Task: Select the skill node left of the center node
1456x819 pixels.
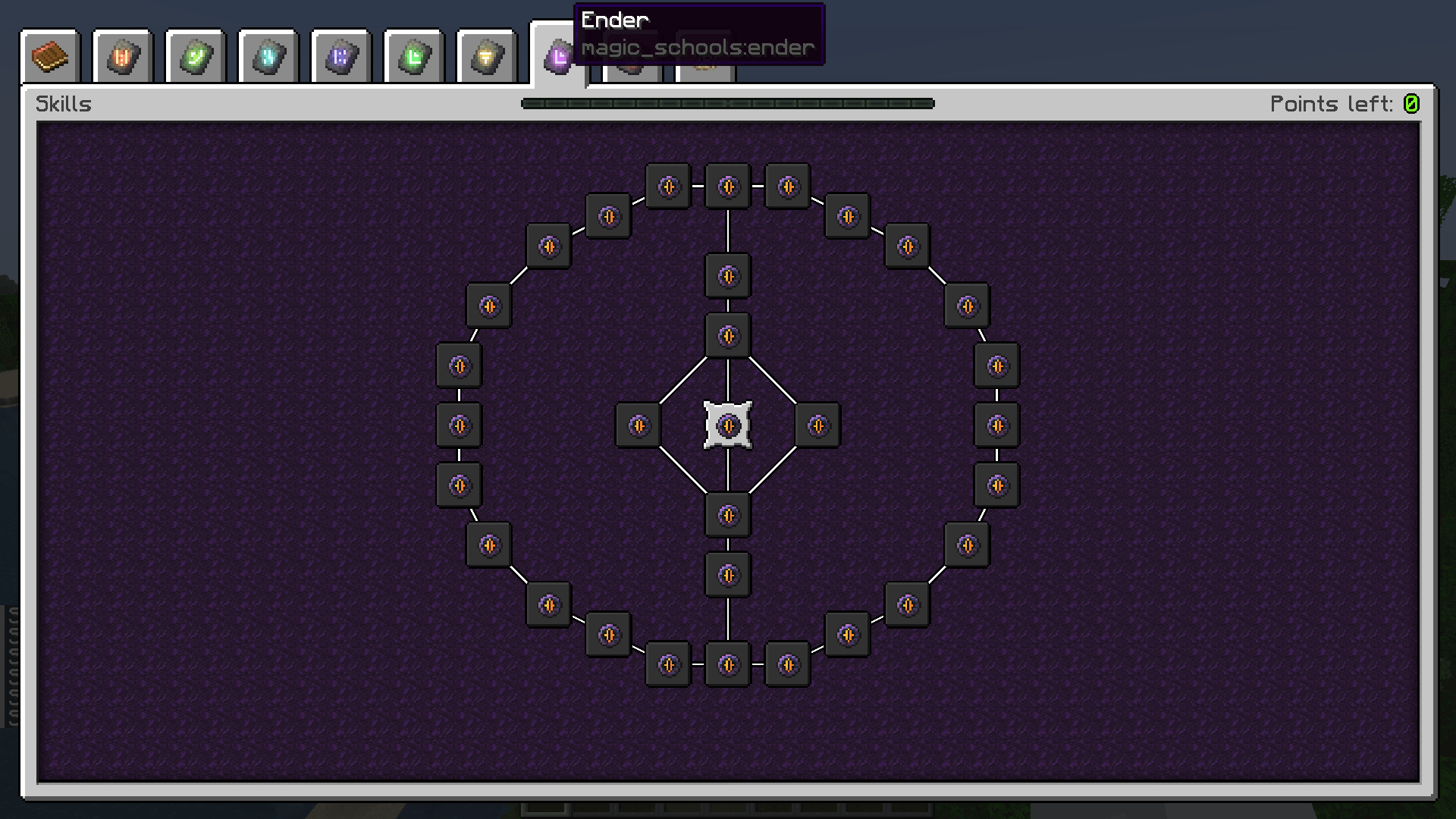Action: [x=637, y=425]
